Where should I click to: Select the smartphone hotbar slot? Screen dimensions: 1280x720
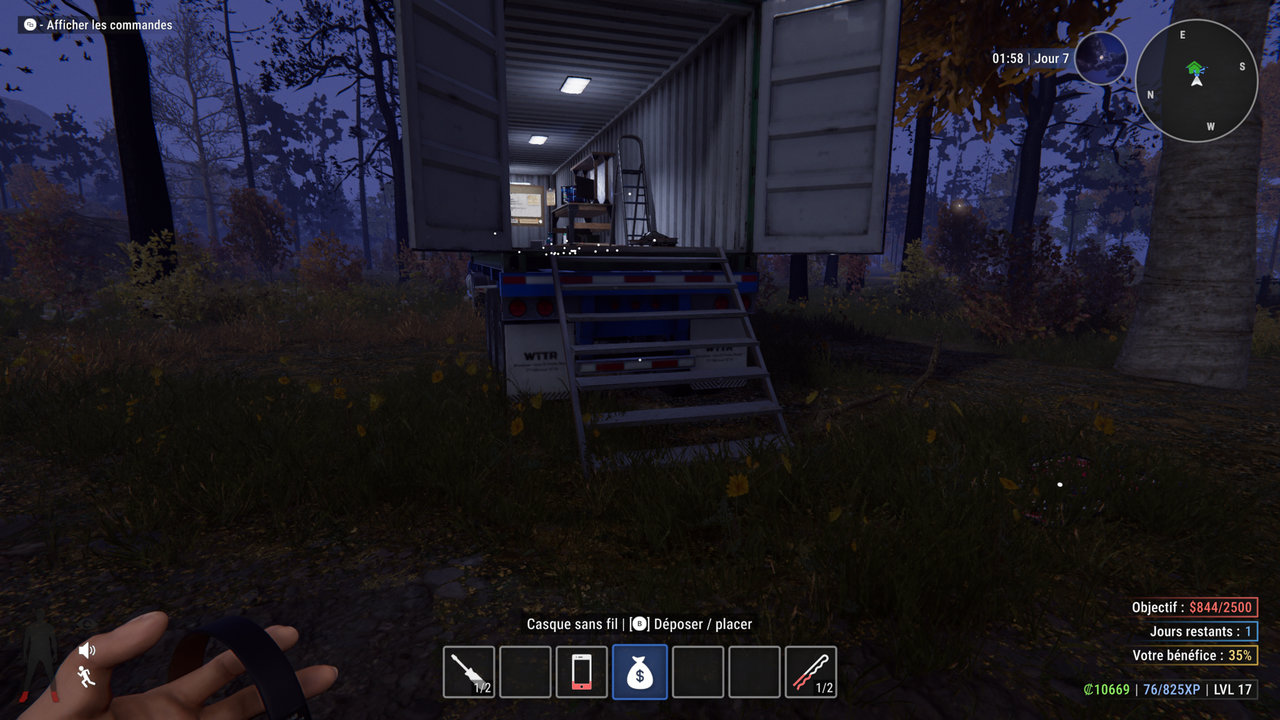582,672
